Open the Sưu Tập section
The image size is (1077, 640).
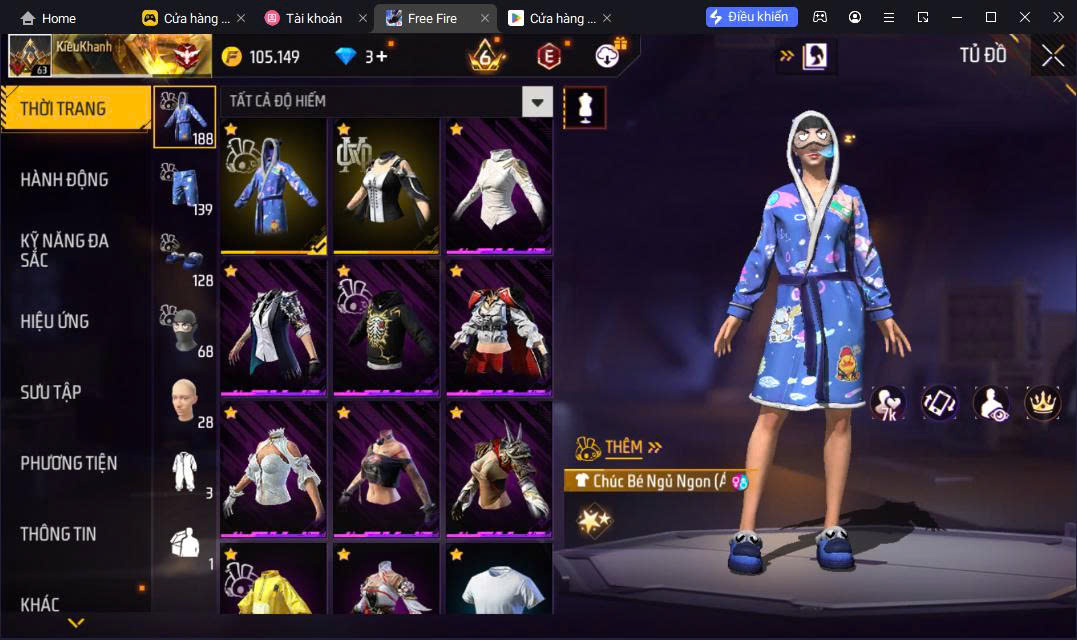click(x=51, y=392)
